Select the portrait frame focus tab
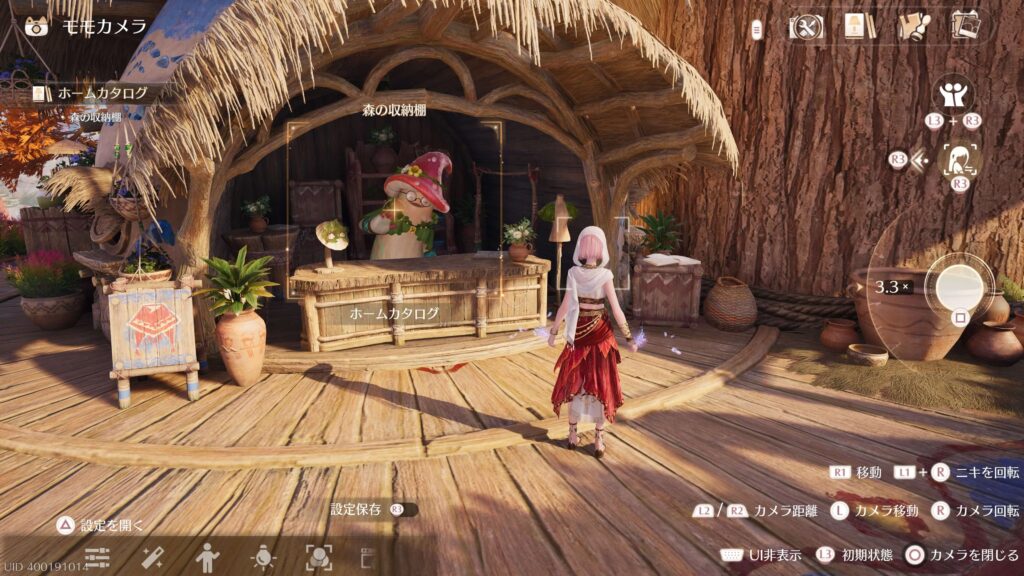Viewport: 1024px width, 576px height. (x=319, y=557)
